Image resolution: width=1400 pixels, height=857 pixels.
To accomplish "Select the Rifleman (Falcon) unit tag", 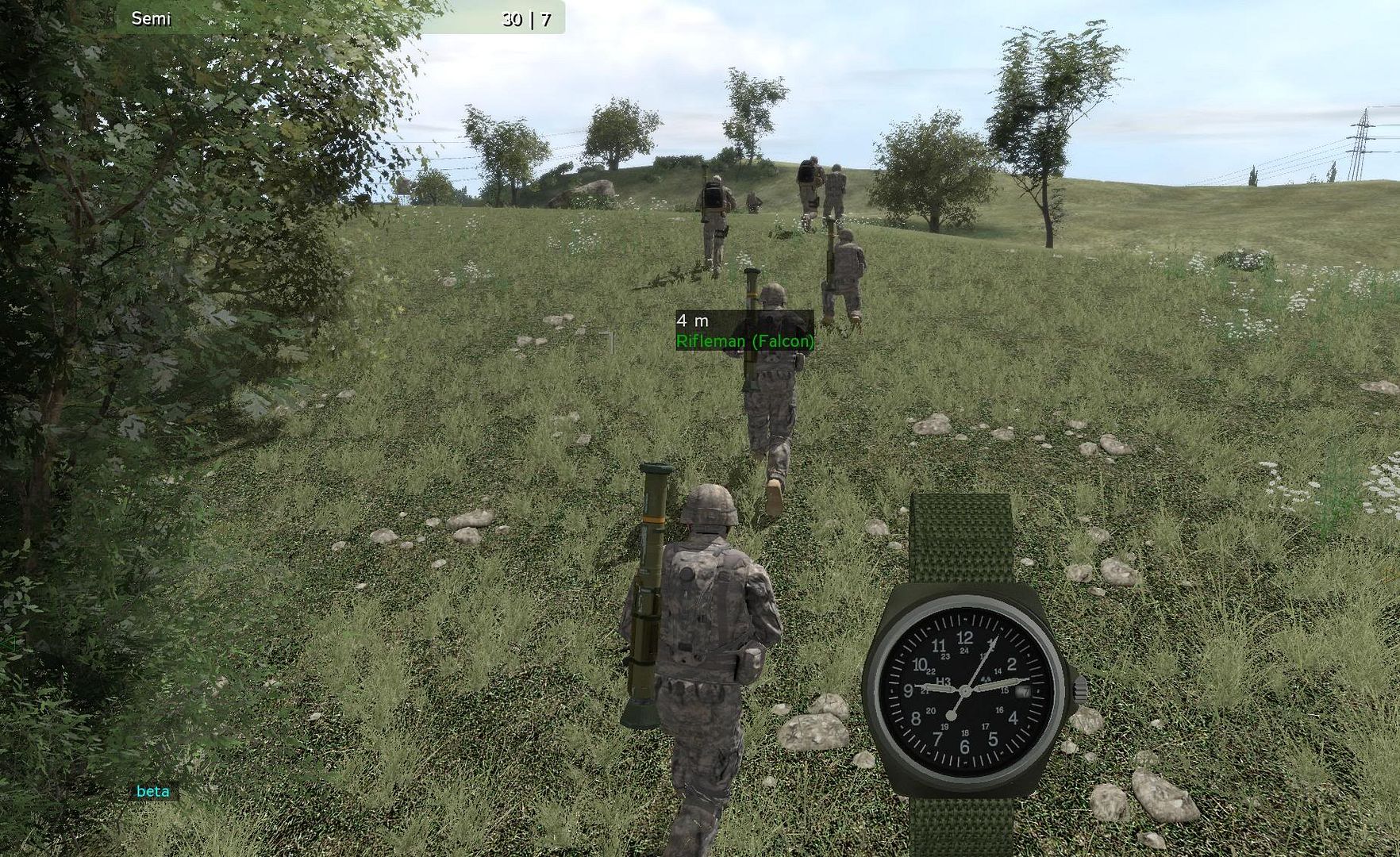I will pos(744,341).
